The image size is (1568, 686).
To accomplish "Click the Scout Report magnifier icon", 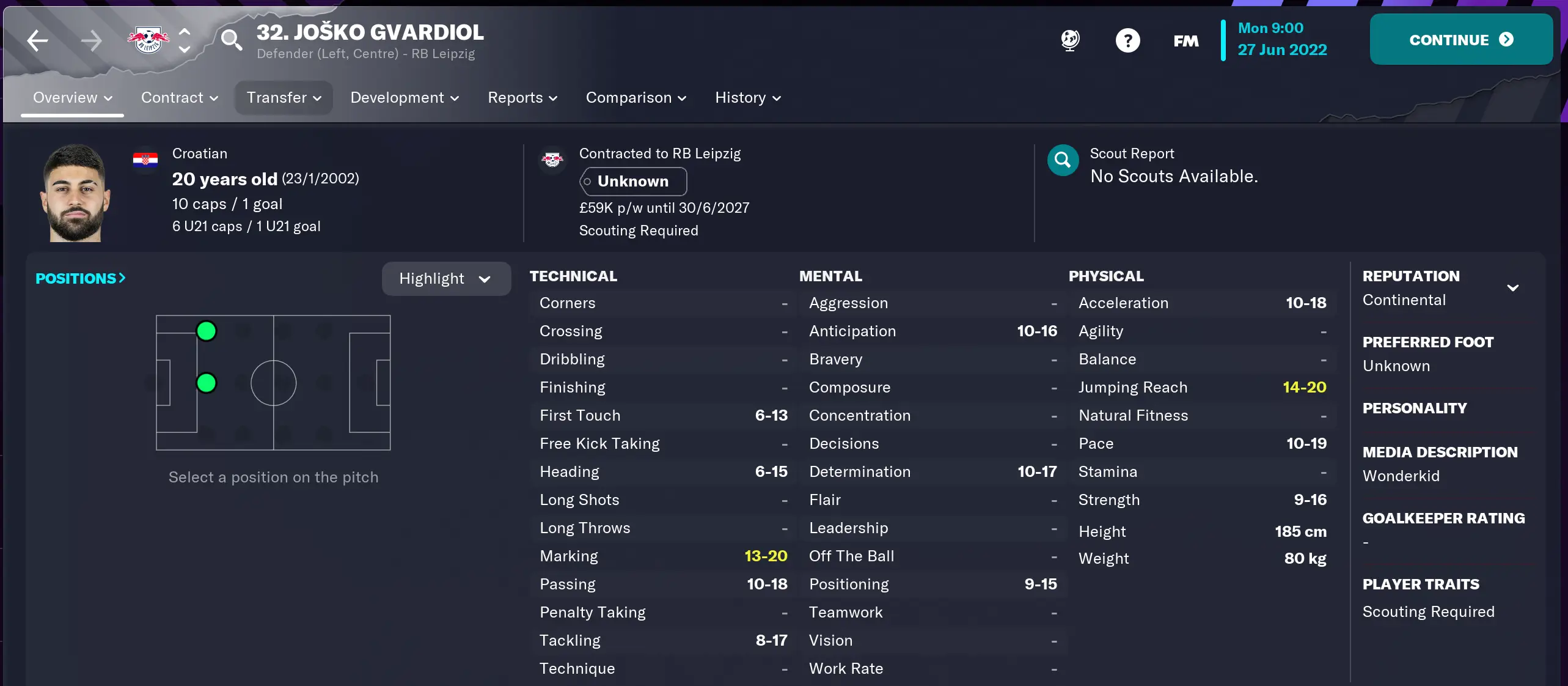I will [x=1062, y=160].
